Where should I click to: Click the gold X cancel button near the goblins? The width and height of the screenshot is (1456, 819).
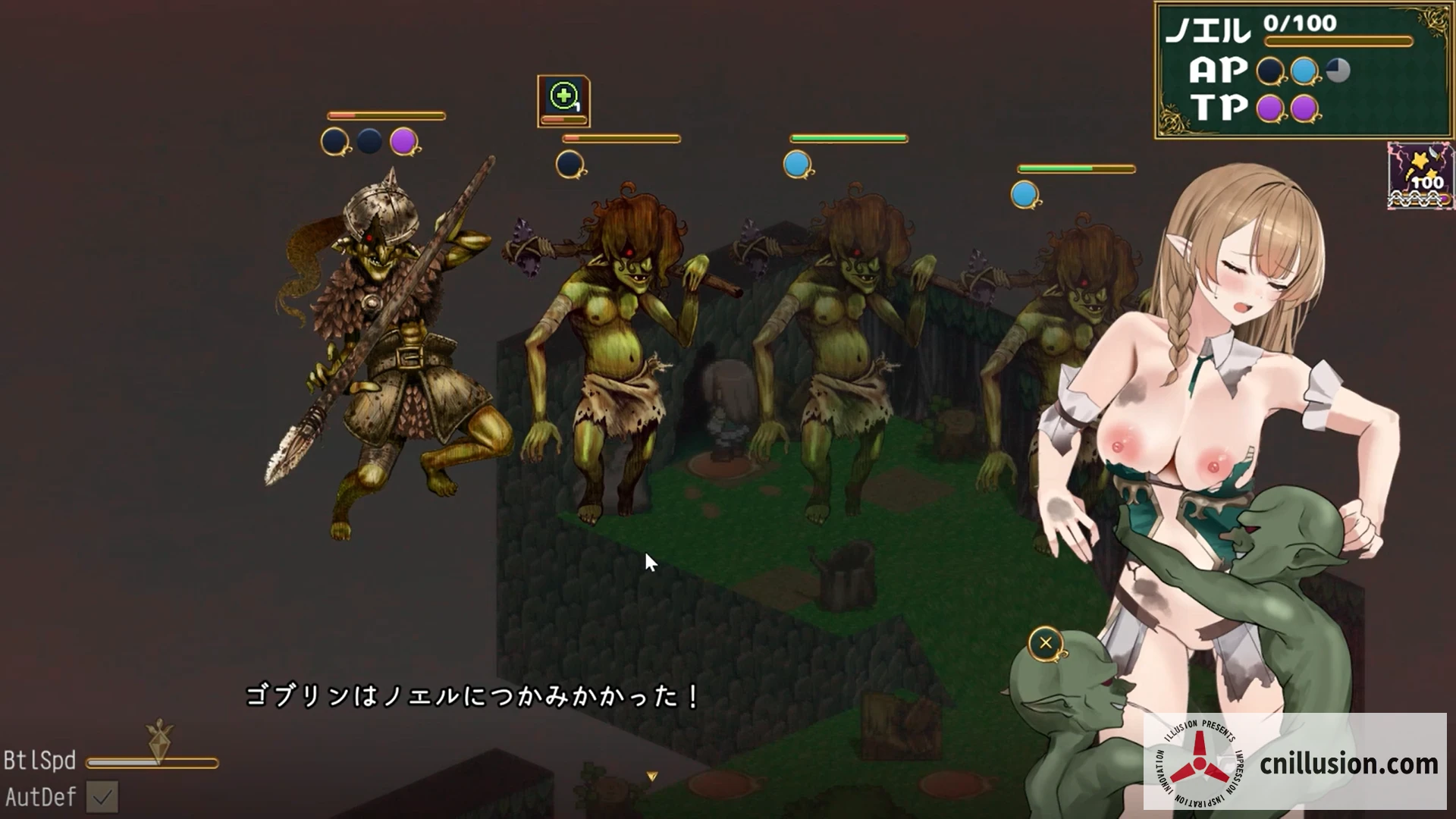coord(1046,642)
